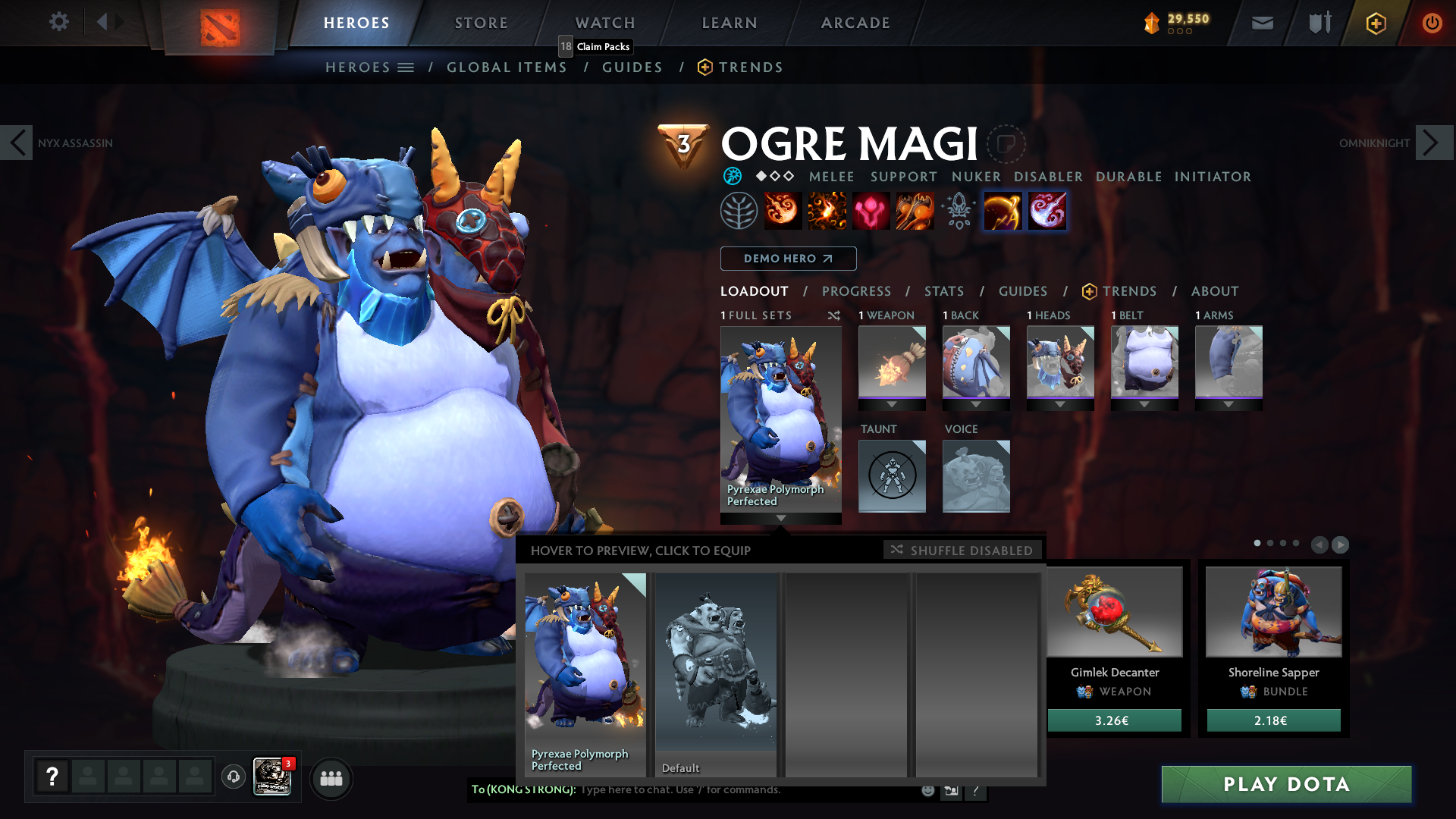Viewport: 1456px width, 819px height.
Task: Switch to the Arcade tab
Action: tap(855, 23)
